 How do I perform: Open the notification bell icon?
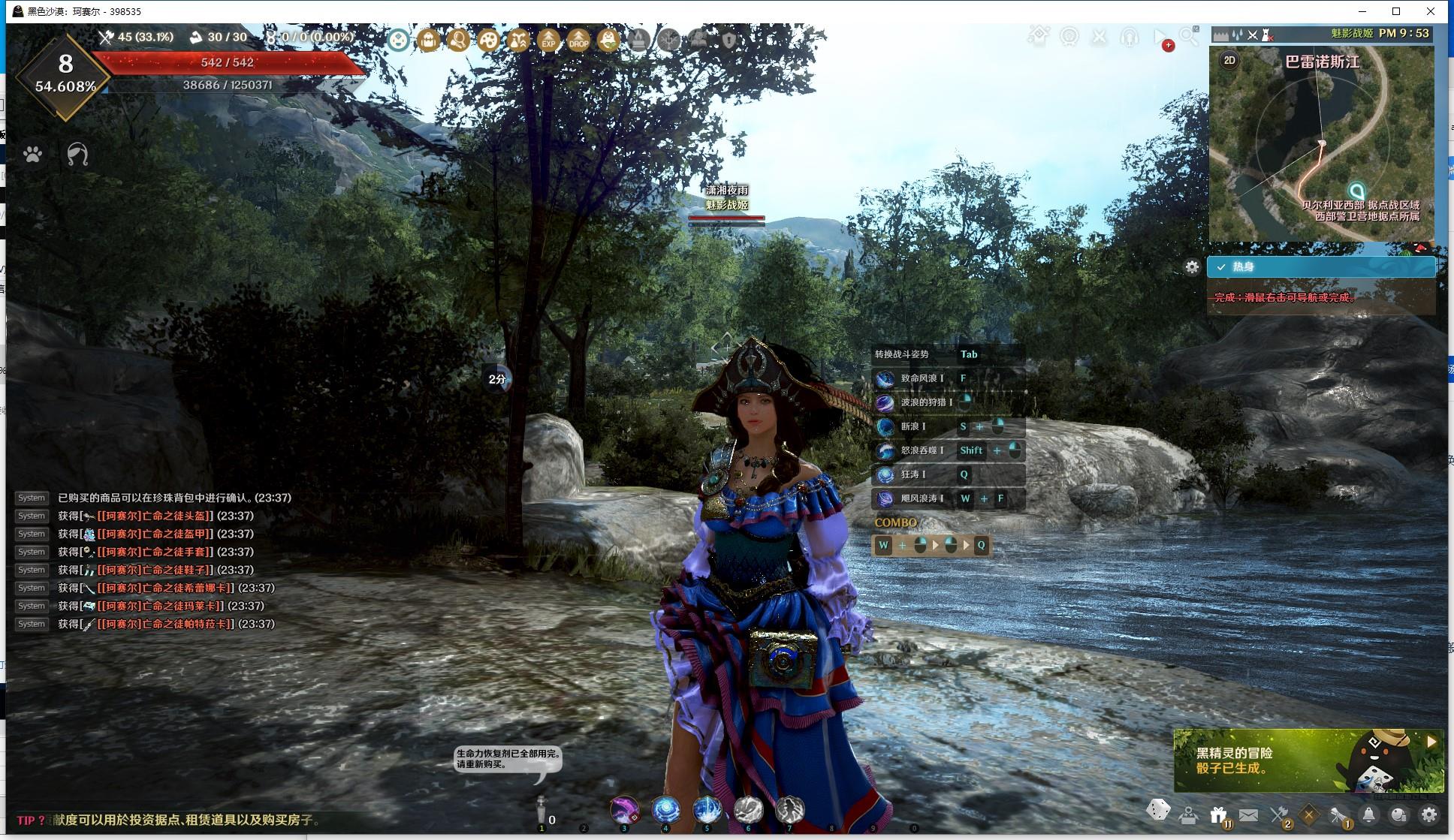click(x=1369, y=814)
